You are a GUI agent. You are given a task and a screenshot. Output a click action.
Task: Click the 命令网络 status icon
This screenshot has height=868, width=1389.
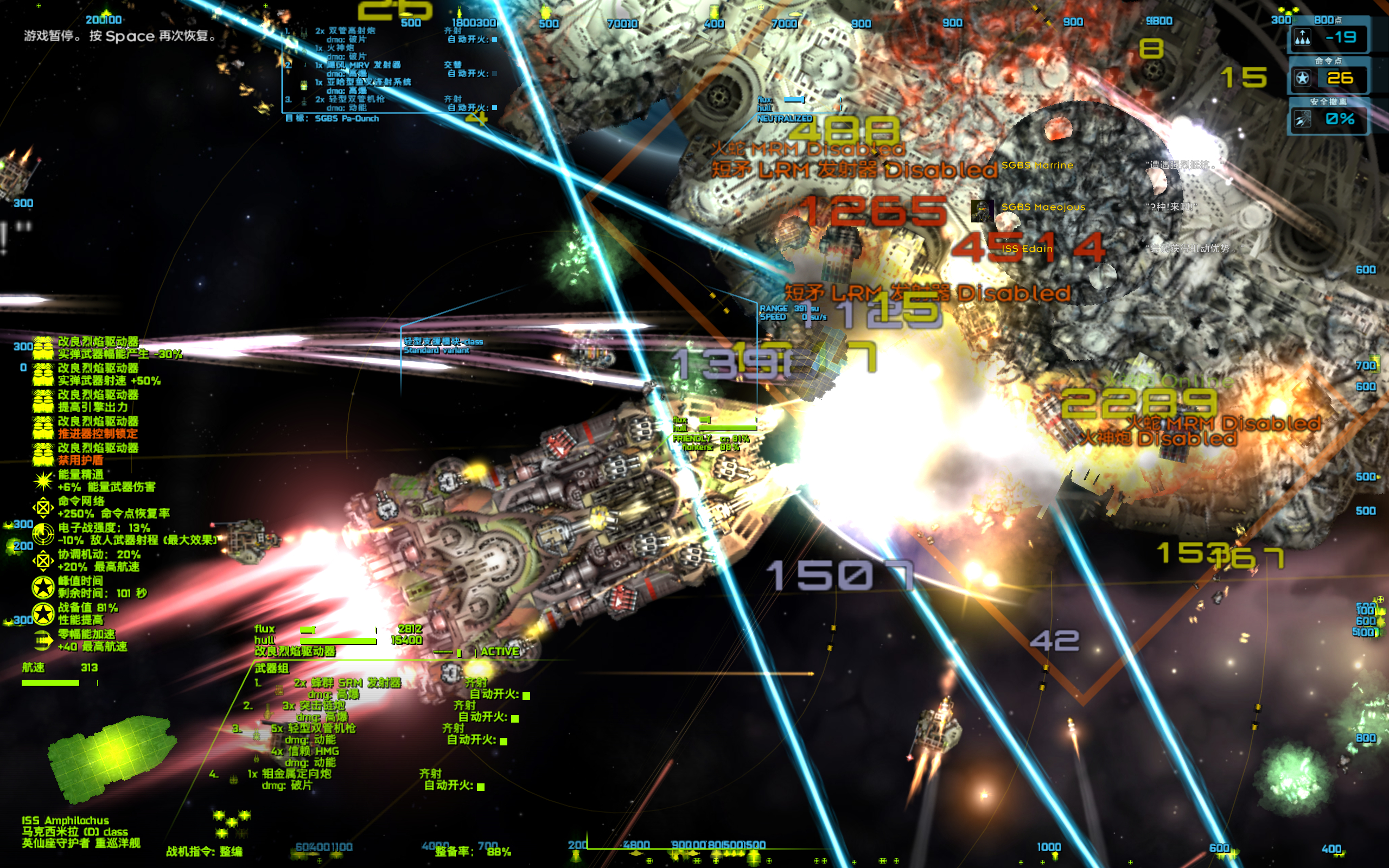[x=43, y=507]
